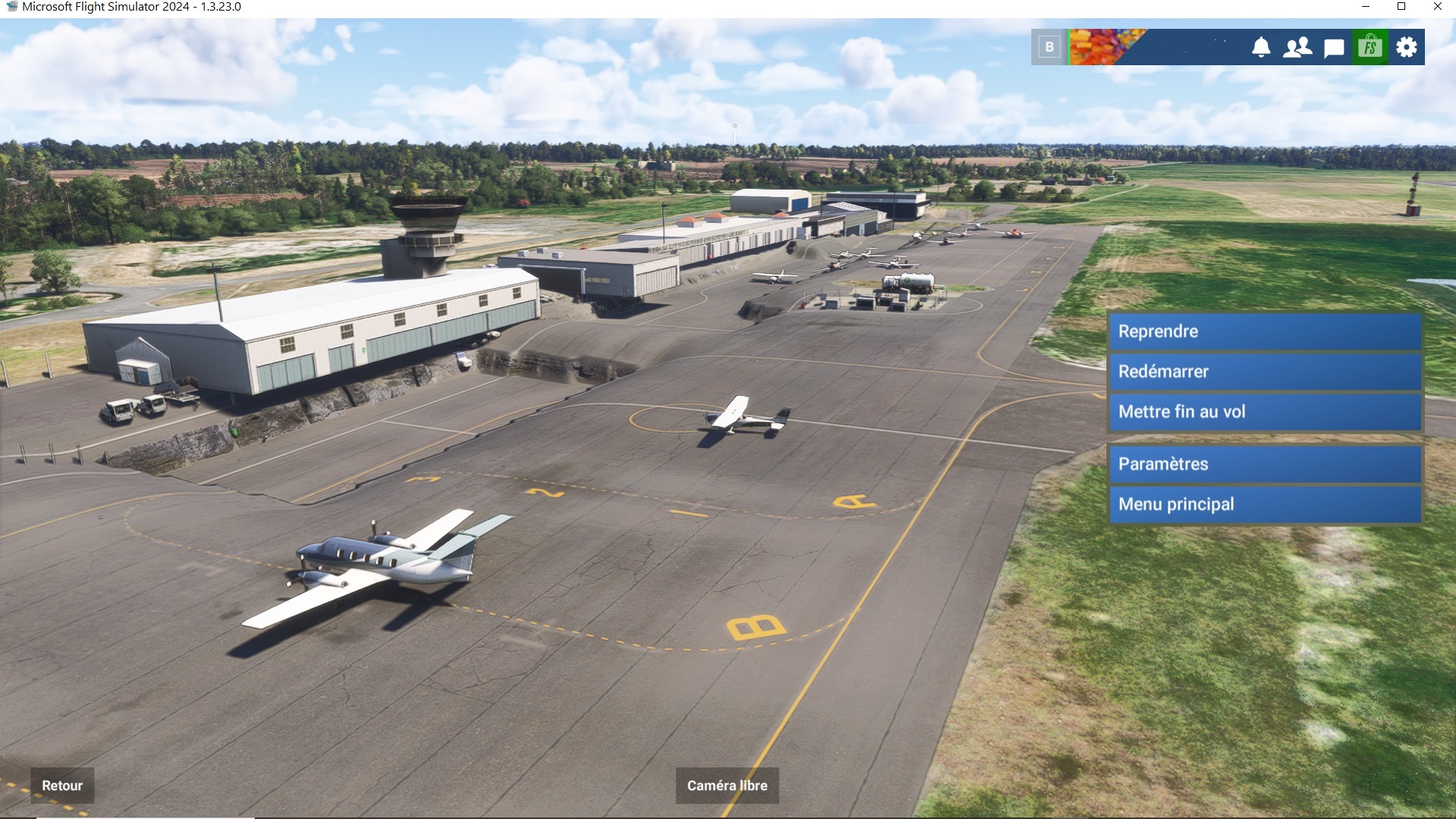Minimize the game window
The height and width of the screenshot is (819, 1456).
1366,7
